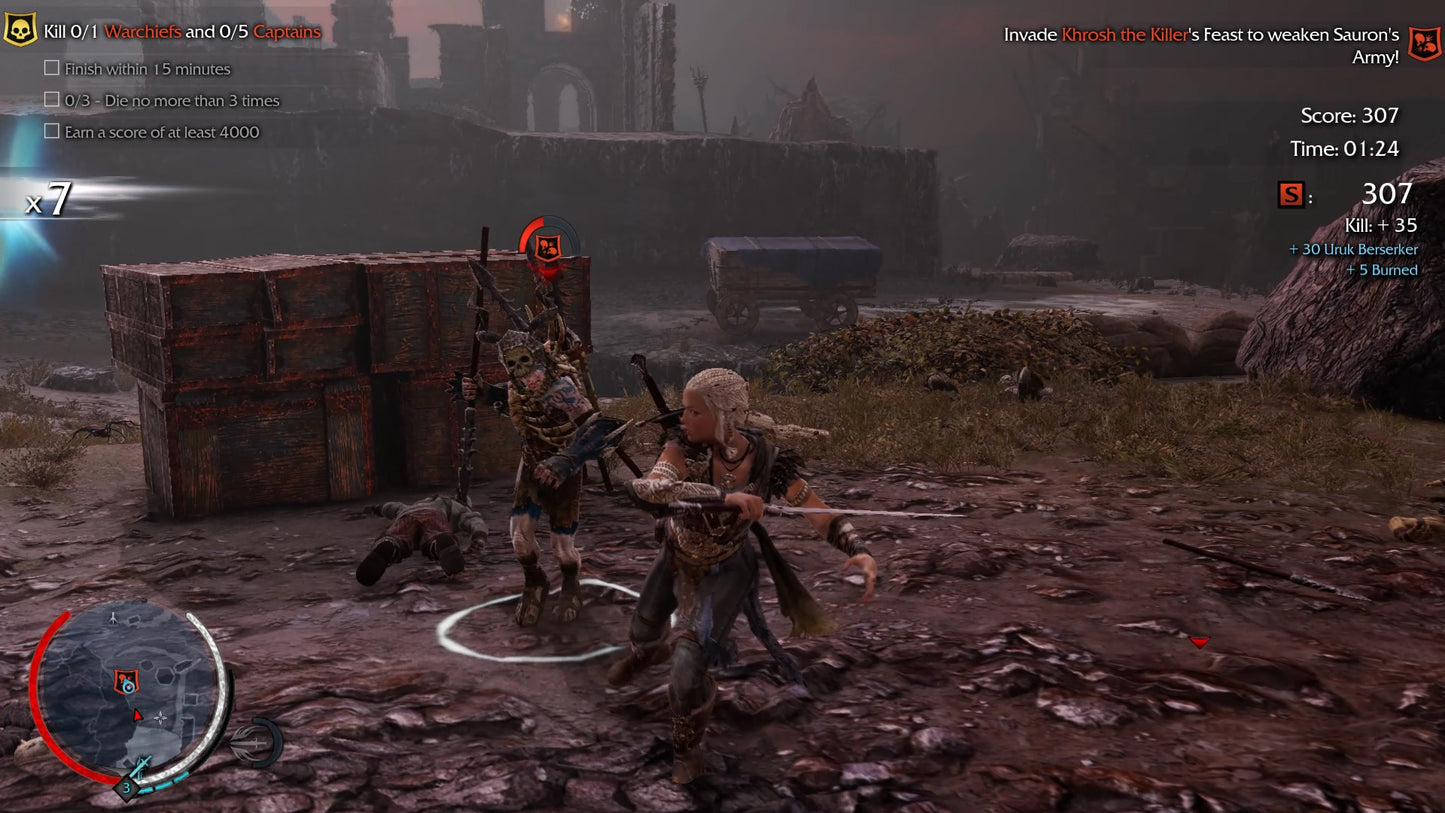The height and width of the screenshot is (813, 1445).
Task: Click the red player arrow inside the minimap
Action: tap(138, 715)
